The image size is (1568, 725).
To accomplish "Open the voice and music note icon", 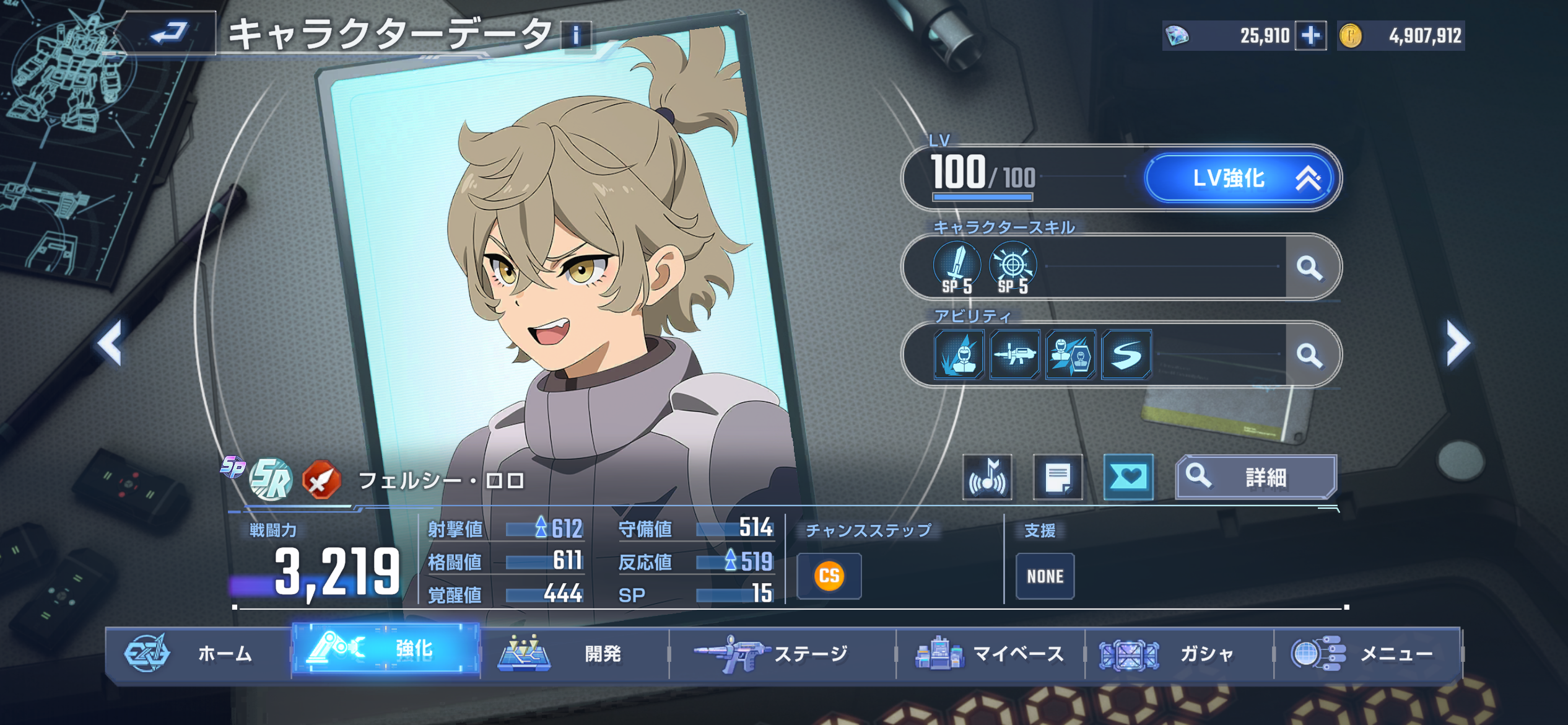I will click(987, 477).
